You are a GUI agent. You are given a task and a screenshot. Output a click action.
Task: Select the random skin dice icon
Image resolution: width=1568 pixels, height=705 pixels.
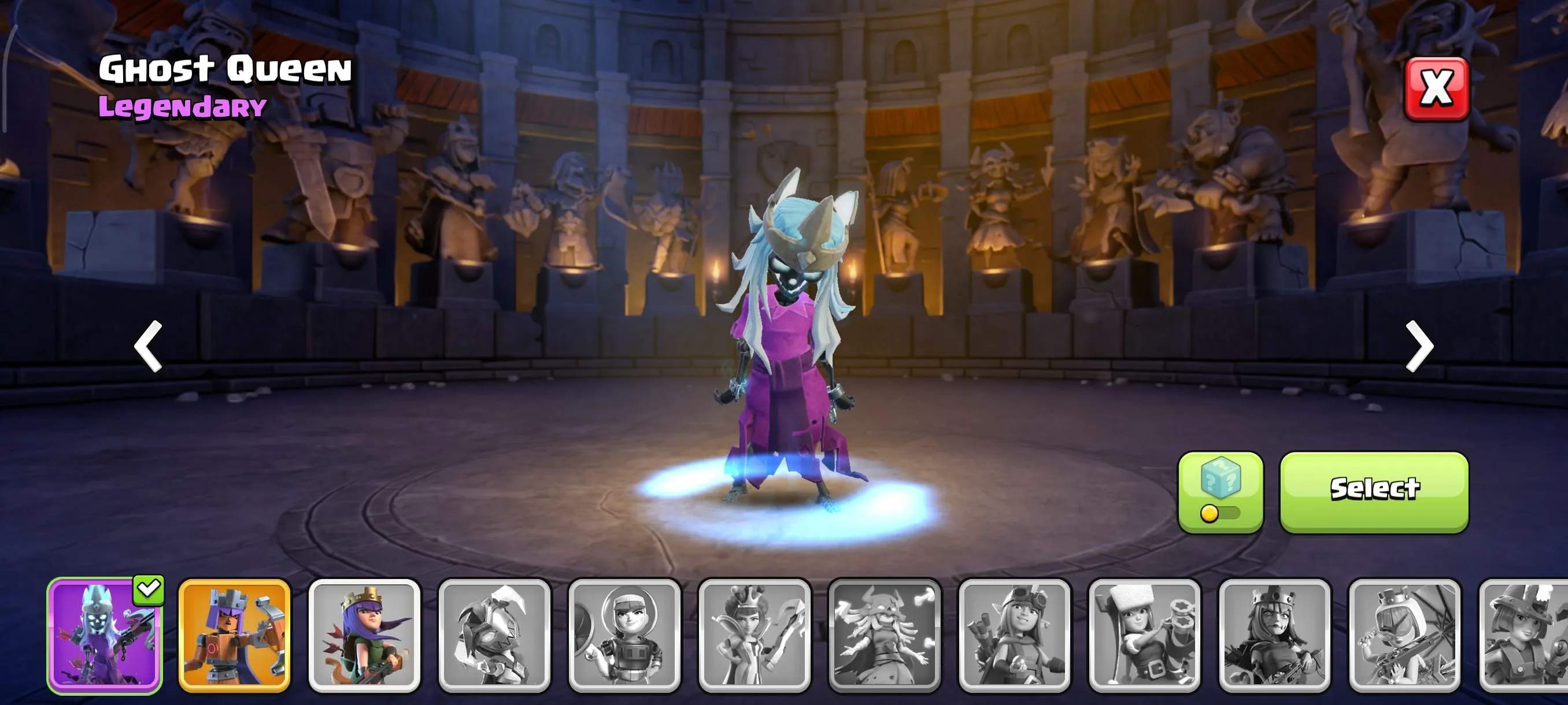point(1222,484)
